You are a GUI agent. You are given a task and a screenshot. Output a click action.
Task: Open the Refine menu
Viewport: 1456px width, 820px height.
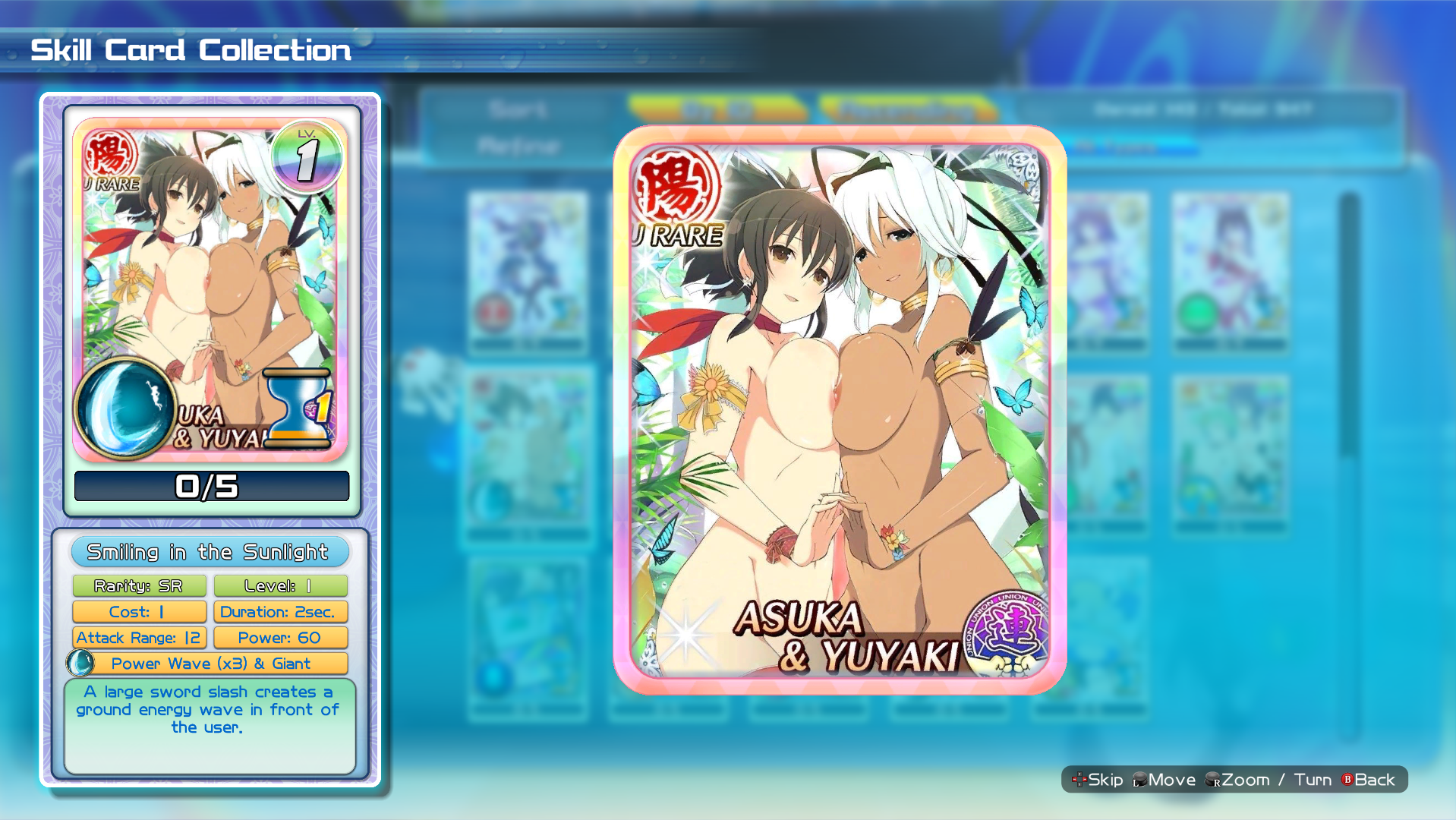[x=518, y=147]
